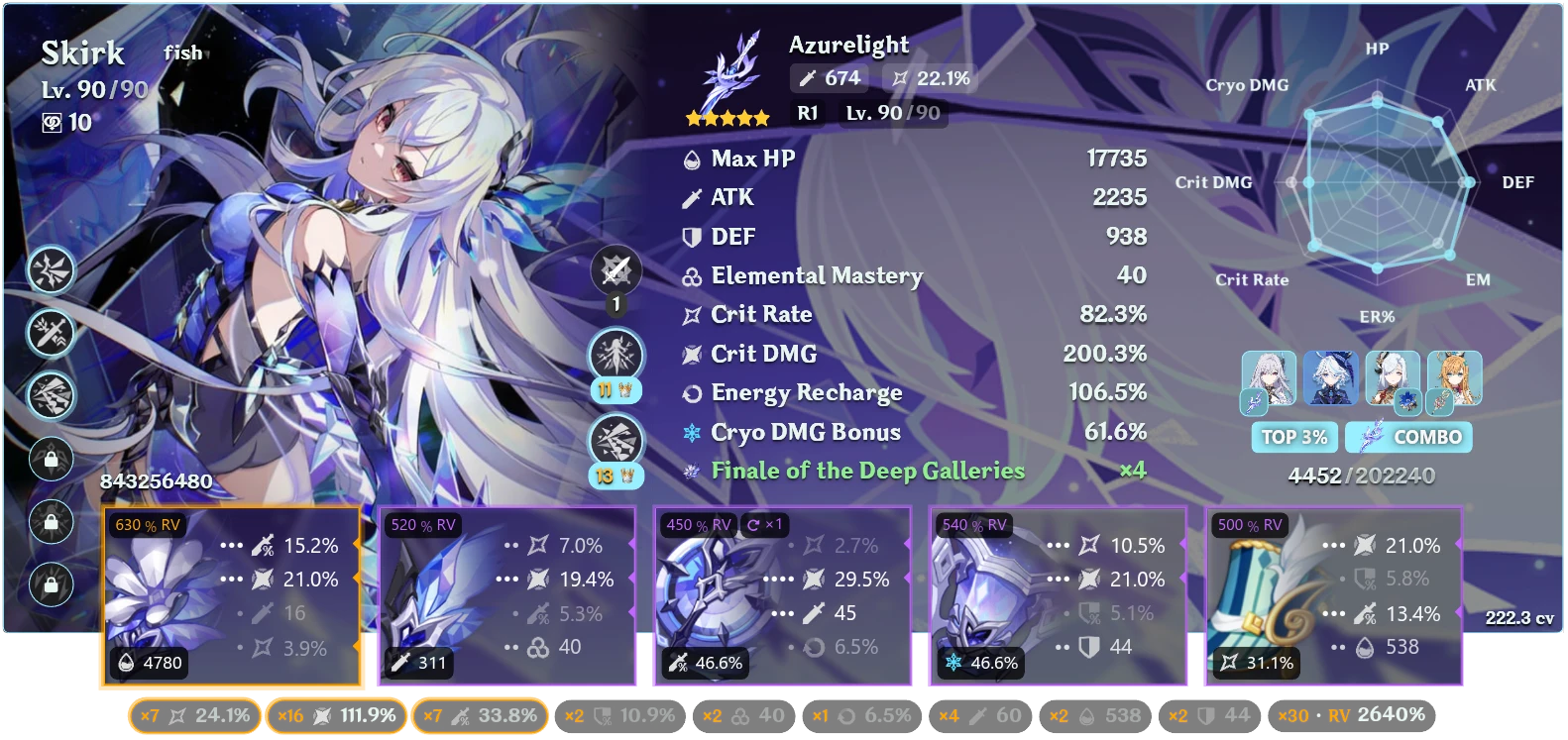Select the normal attack talent icon above level 1
The width and height of the screenshot is (1568, 740).
[x=616, y=267]
